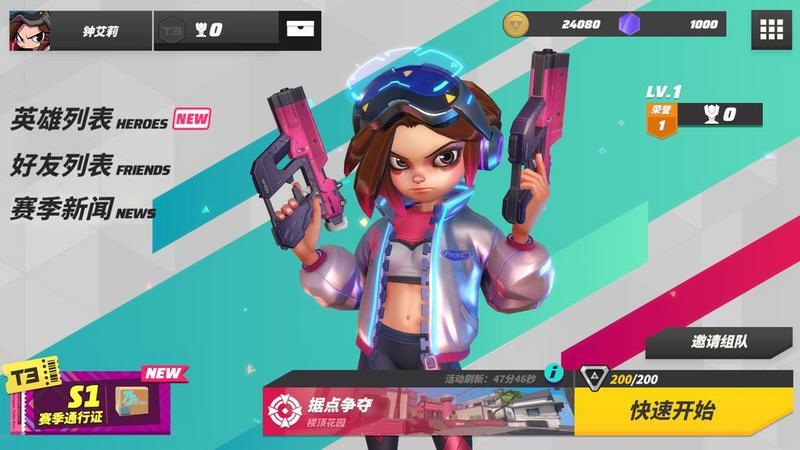Click the purple gem currency icon
The image size is (800, 450).
(x=629, y=24)
